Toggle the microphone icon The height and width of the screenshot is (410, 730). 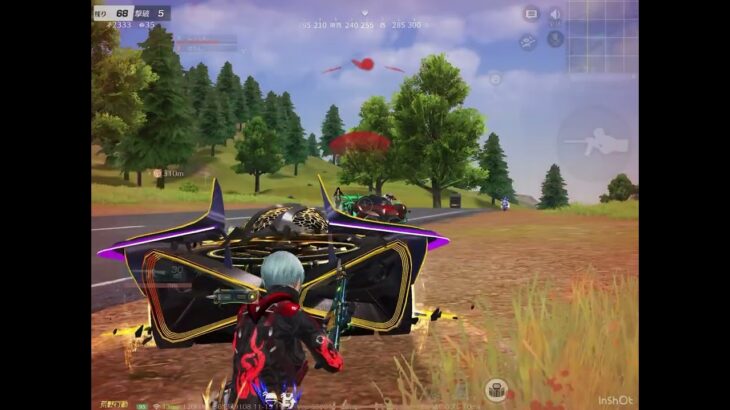point(555,40)
